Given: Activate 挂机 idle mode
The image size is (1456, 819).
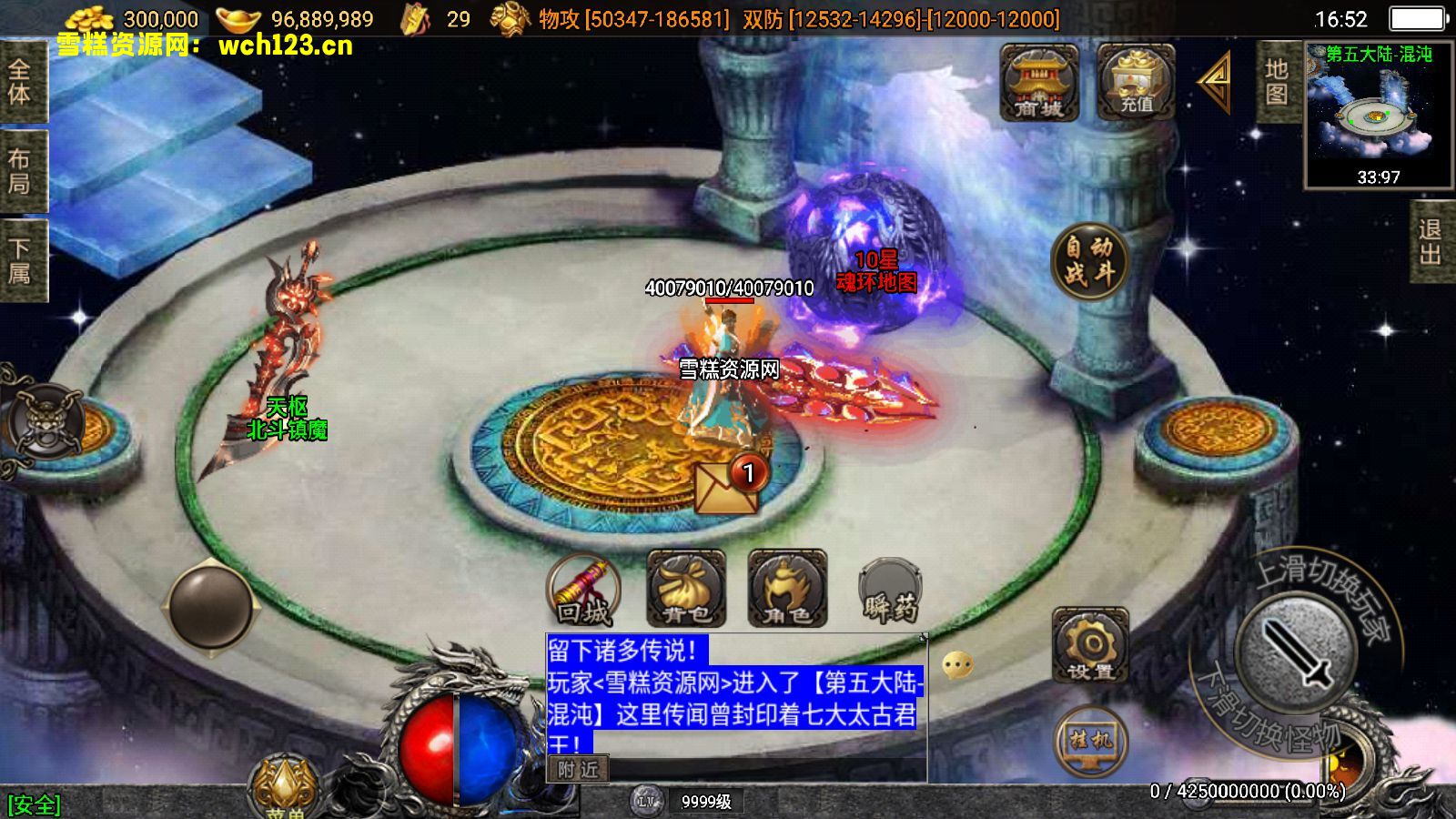Looking at the screenshot, I should tap(1090, 742).
